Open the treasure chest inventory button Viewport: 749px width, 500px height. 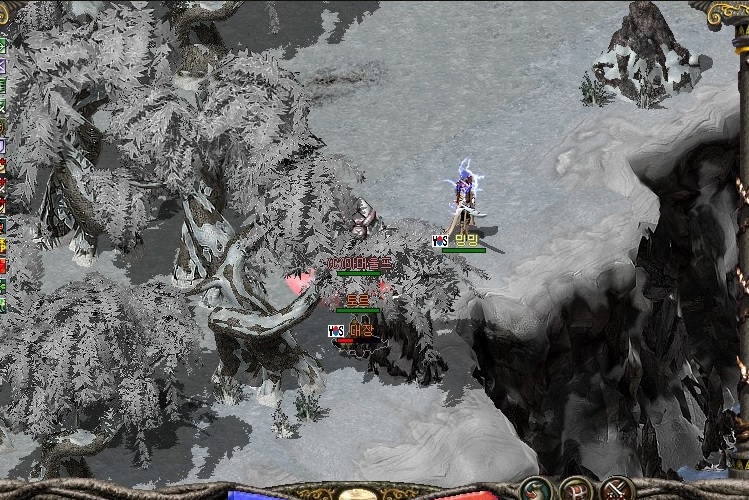coord(577,489)
